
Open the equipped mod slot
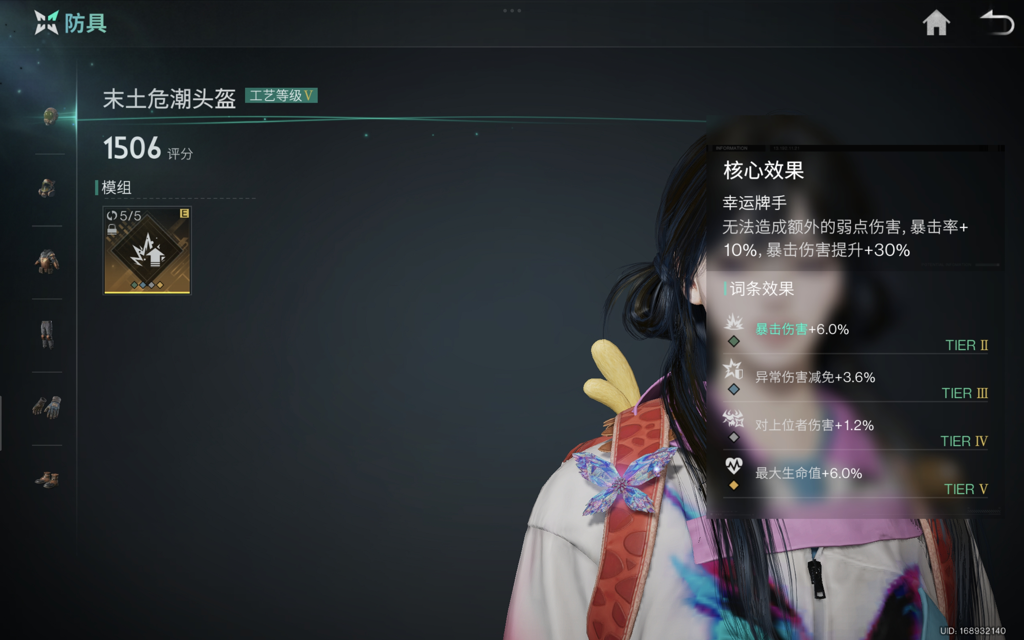pyautogui.click(x=147, y=251)
